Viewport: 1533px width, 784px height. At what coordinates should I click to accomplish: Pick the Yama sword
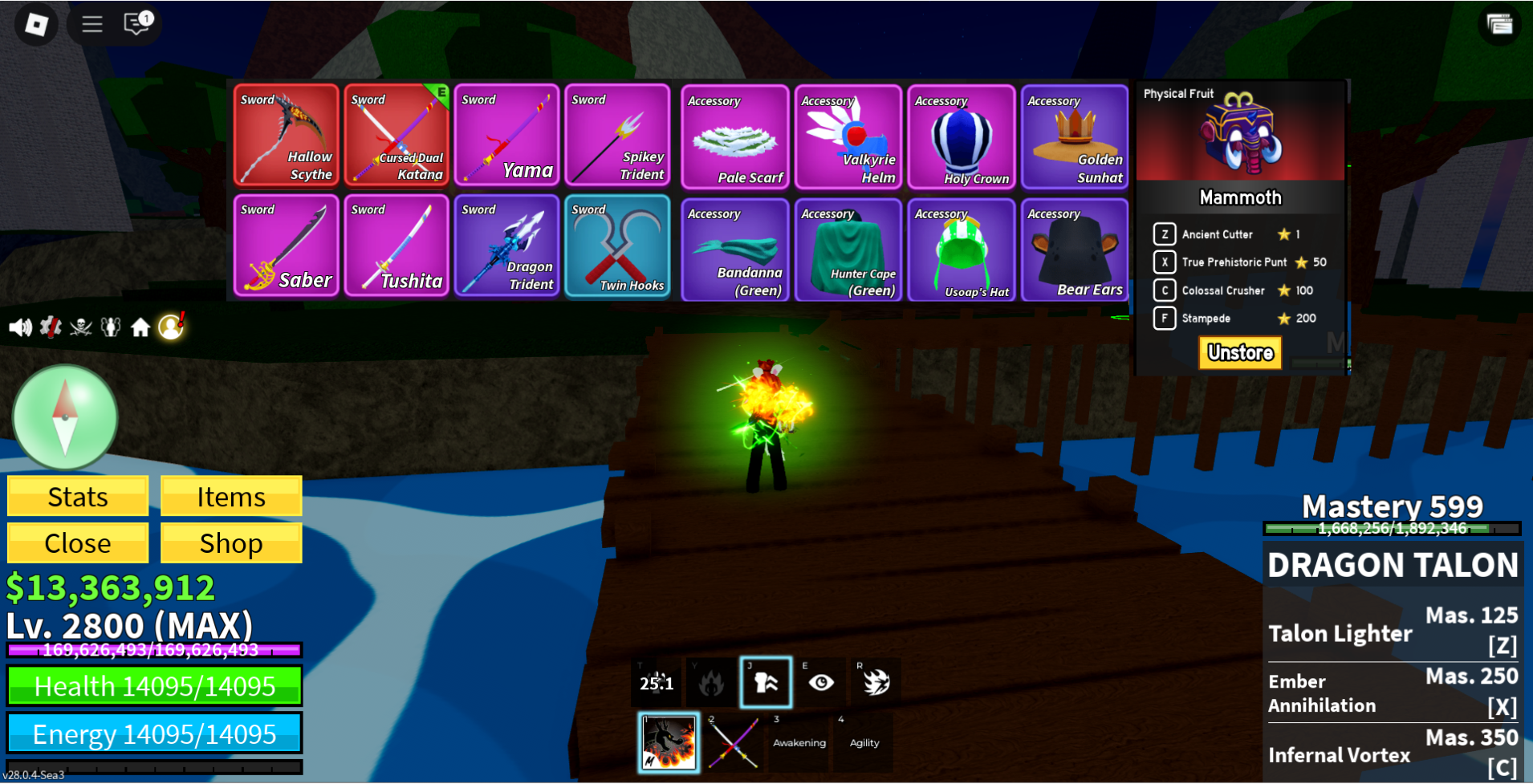pos(506,135)
